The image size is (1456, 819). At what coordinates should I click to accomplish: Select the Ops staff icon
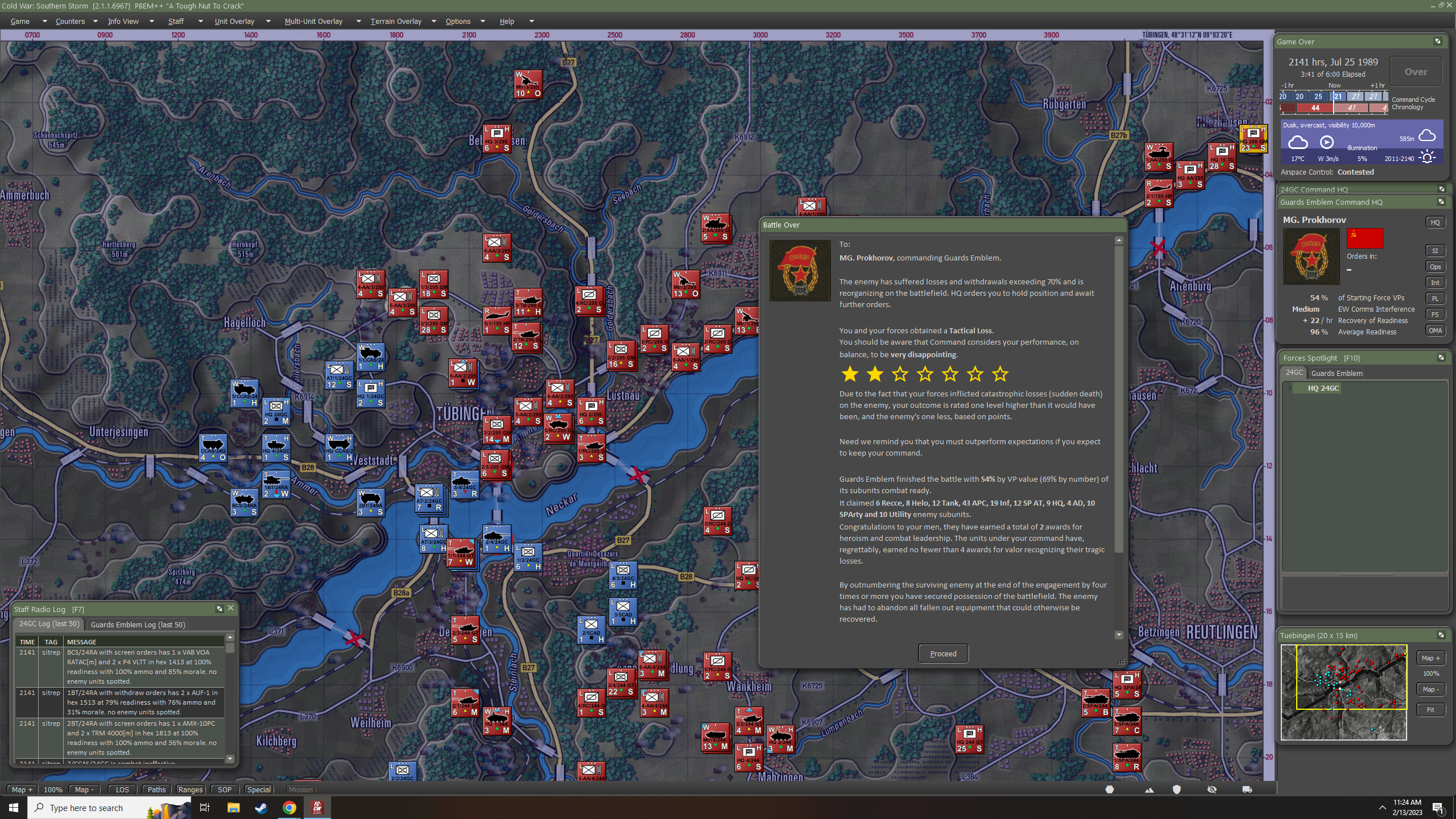click(1435, 266)
